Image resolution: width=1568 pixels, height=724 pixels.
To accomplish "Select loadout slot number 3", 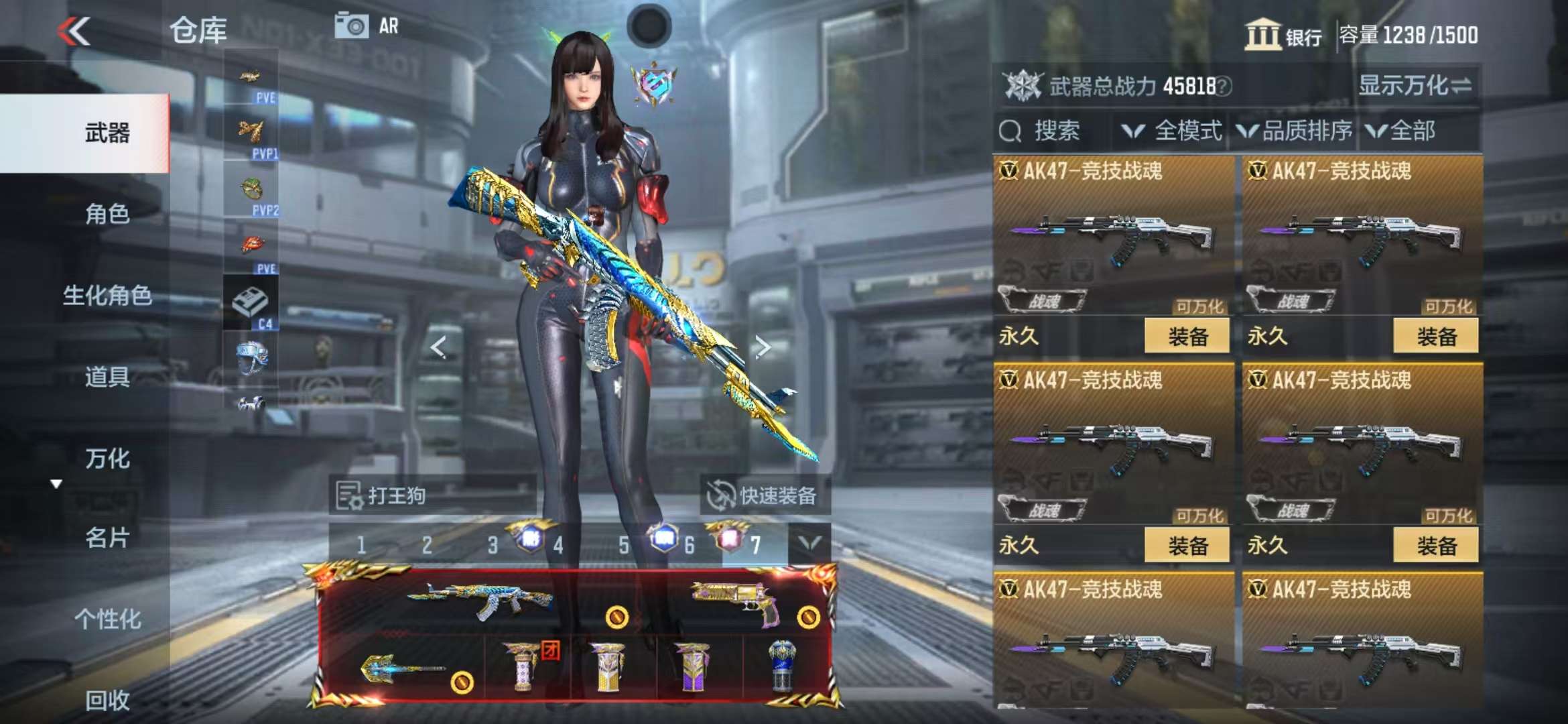I will [x=493, y=546].
